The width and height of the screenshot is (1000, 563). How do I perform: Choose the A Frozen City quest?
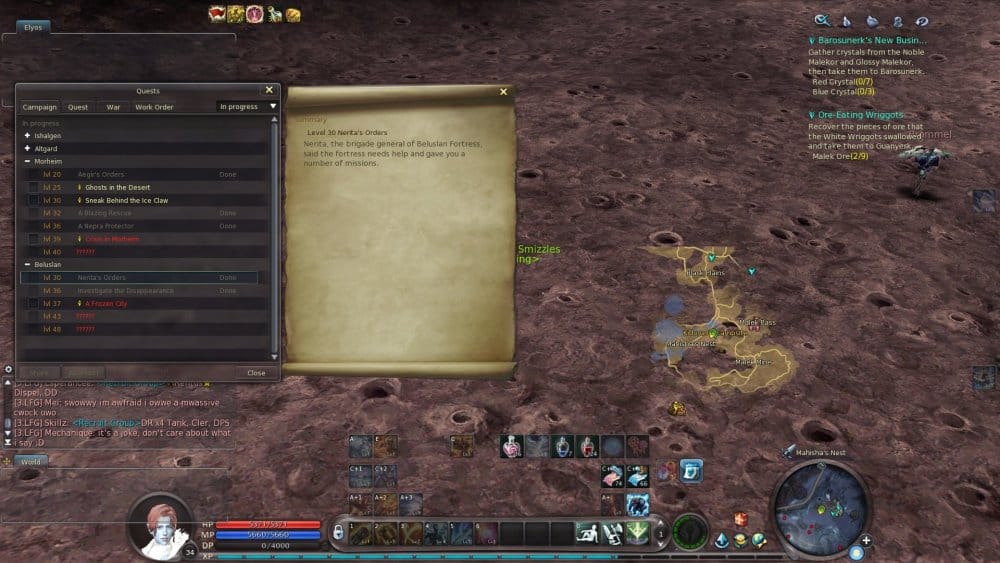pos(106,304)
